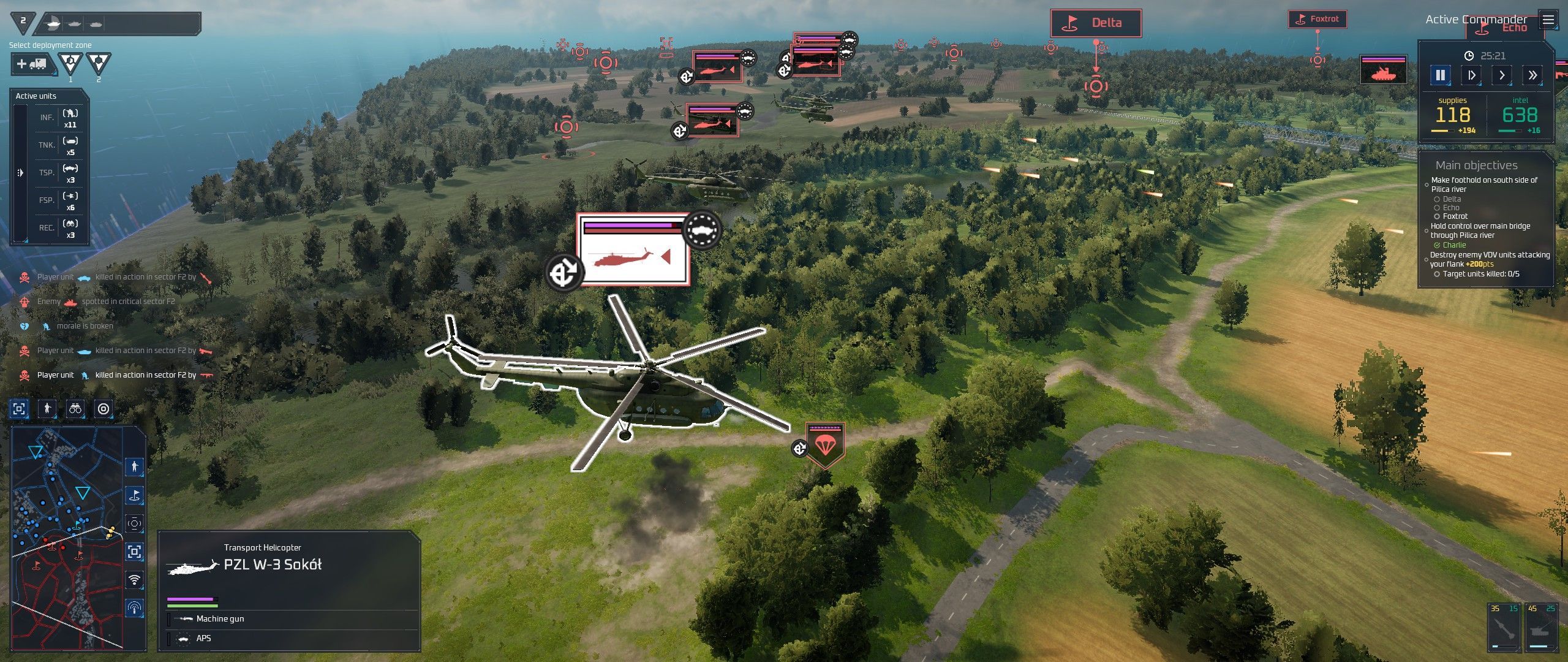The height and width of the screenshot is (662, 1568).
Task: Set game speed to fast forward
Action: (x=1532, y=75)
